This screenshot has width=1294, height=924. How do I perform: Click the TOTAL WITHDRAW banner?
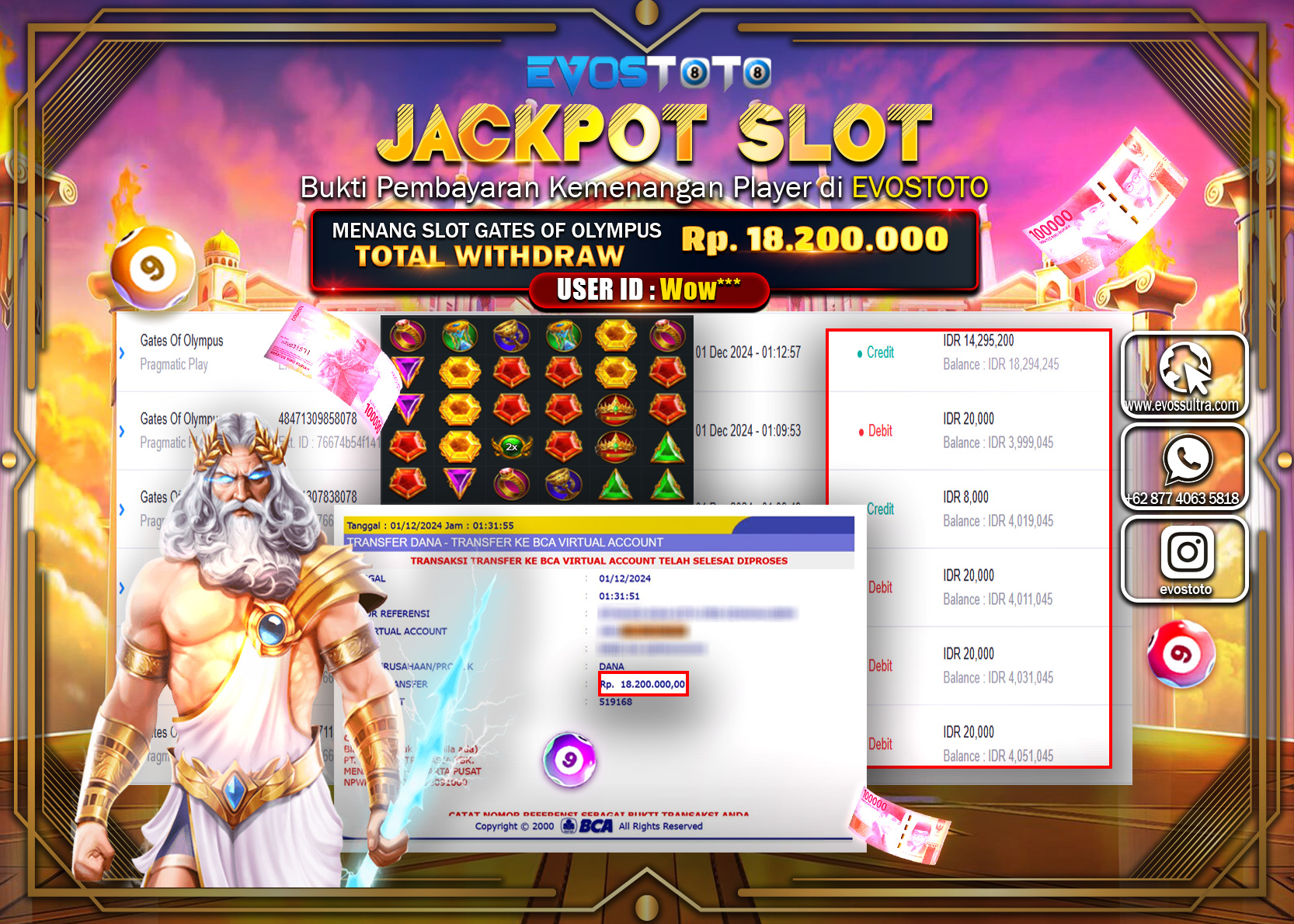point(492,256)
